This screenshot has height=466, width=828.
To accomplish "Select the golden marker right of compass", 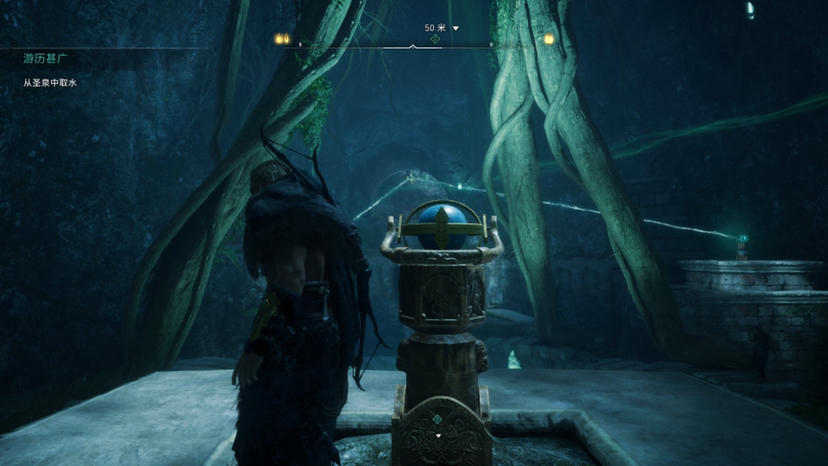I will point(548,39).
